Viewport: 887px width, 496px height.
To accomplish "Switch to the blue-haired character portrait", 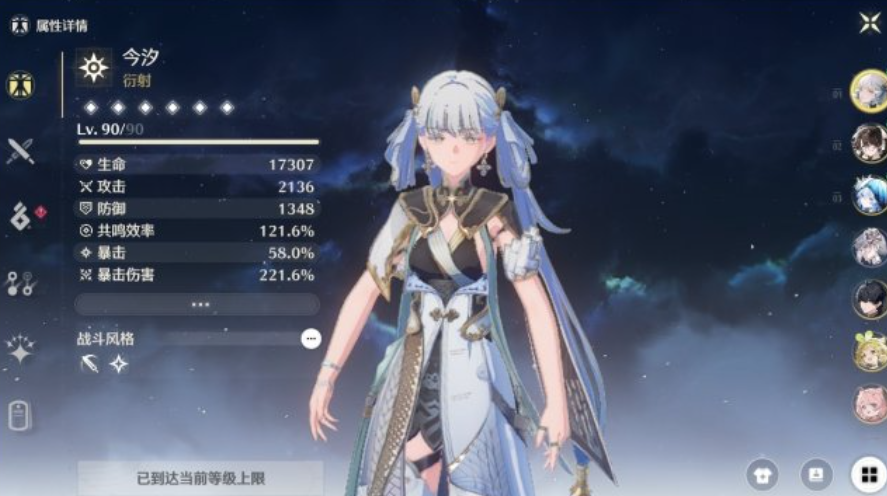I will (x=869, y=195).
